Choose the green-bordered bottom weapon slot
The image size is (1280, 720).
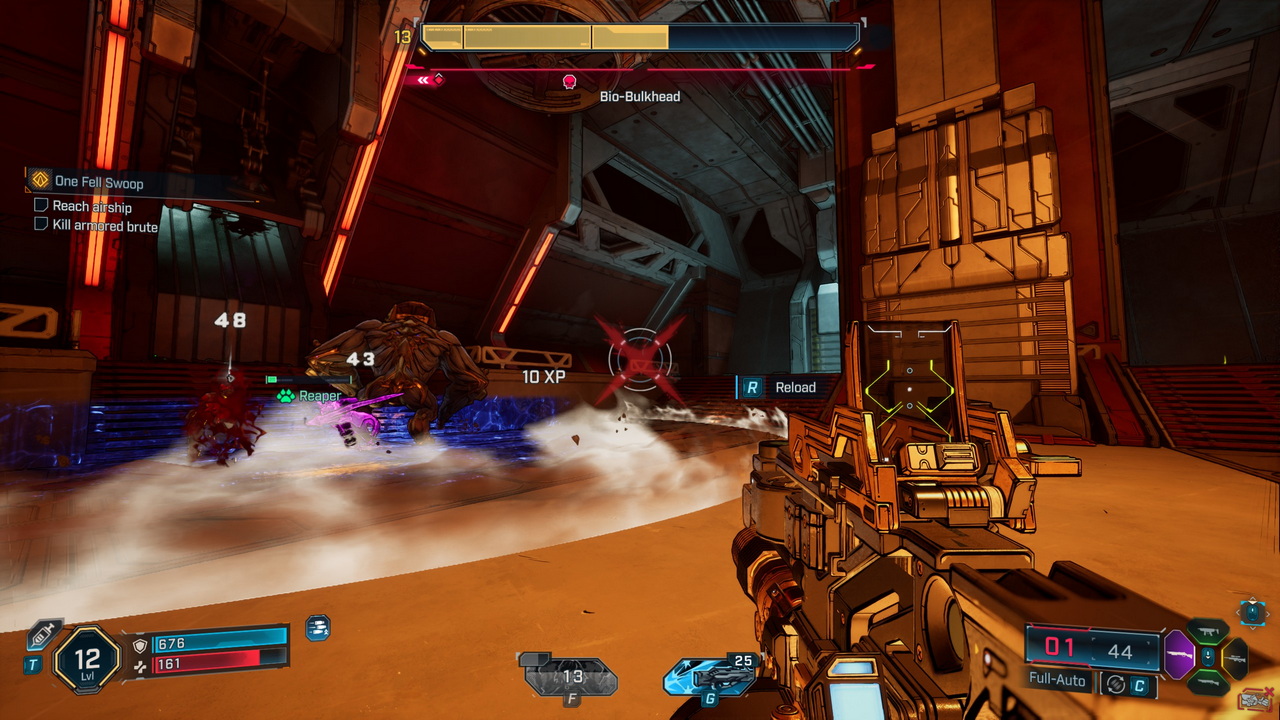pyautogui.click(x=1208, y=682)
